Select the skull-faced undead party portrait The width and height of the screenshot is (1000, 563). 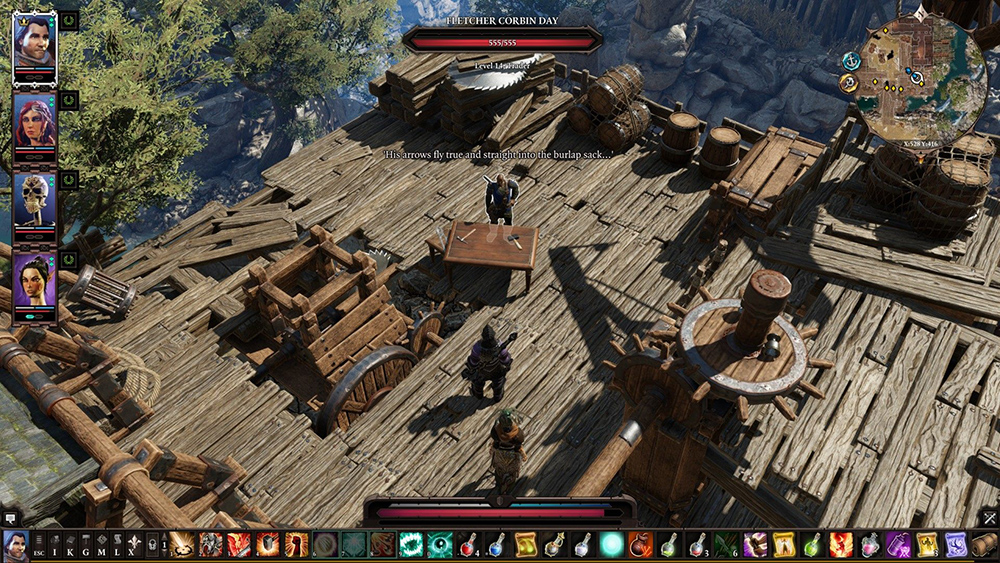click(x=34, y=200)
